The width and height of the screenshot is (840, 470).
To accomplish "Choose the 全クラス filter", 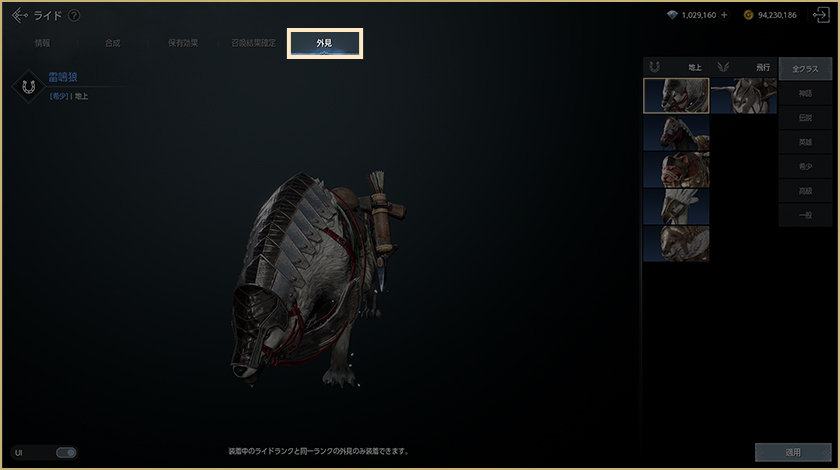I will (x=805, y=69).
